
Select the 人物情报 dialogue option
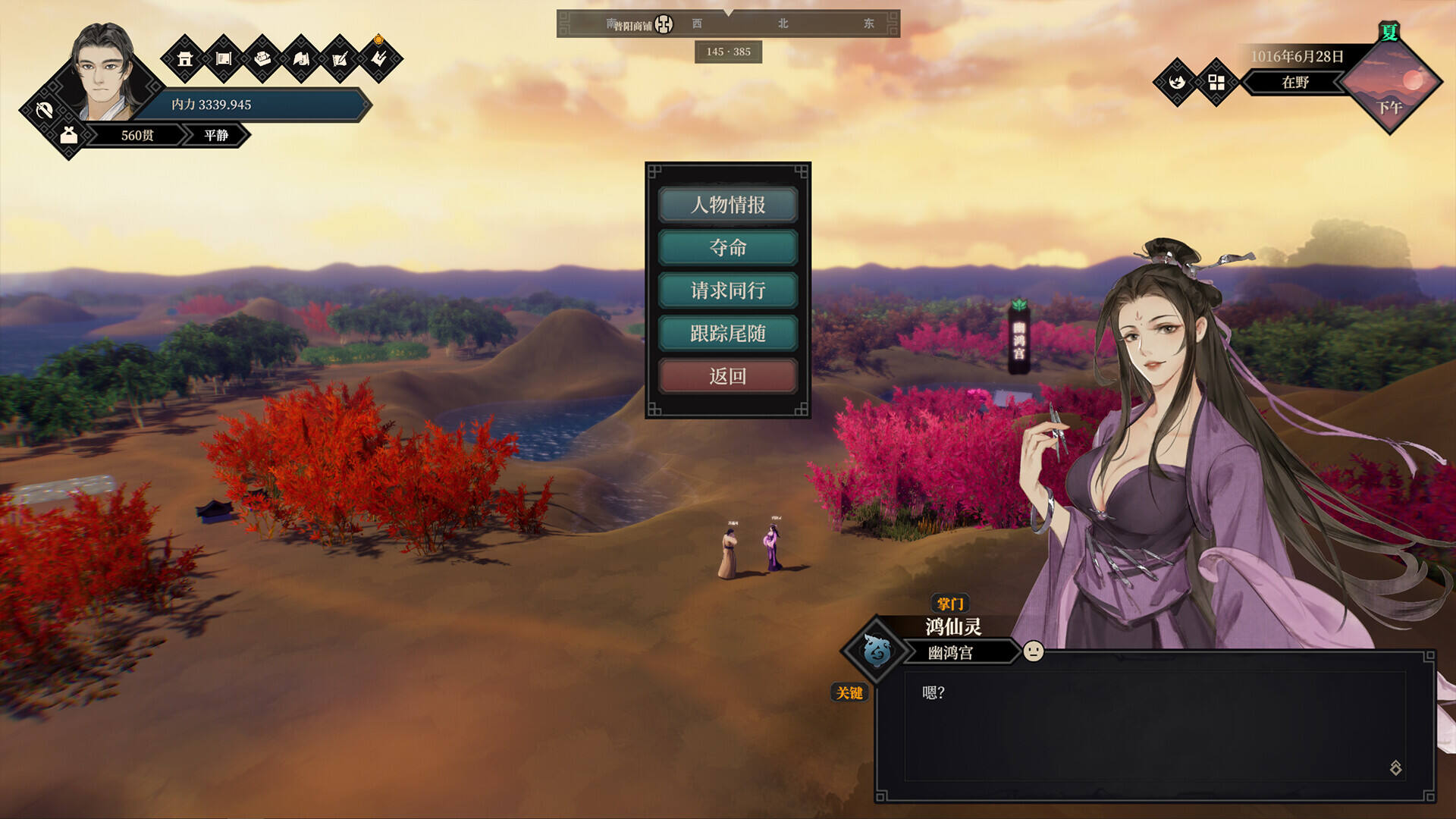click(727, 205)
